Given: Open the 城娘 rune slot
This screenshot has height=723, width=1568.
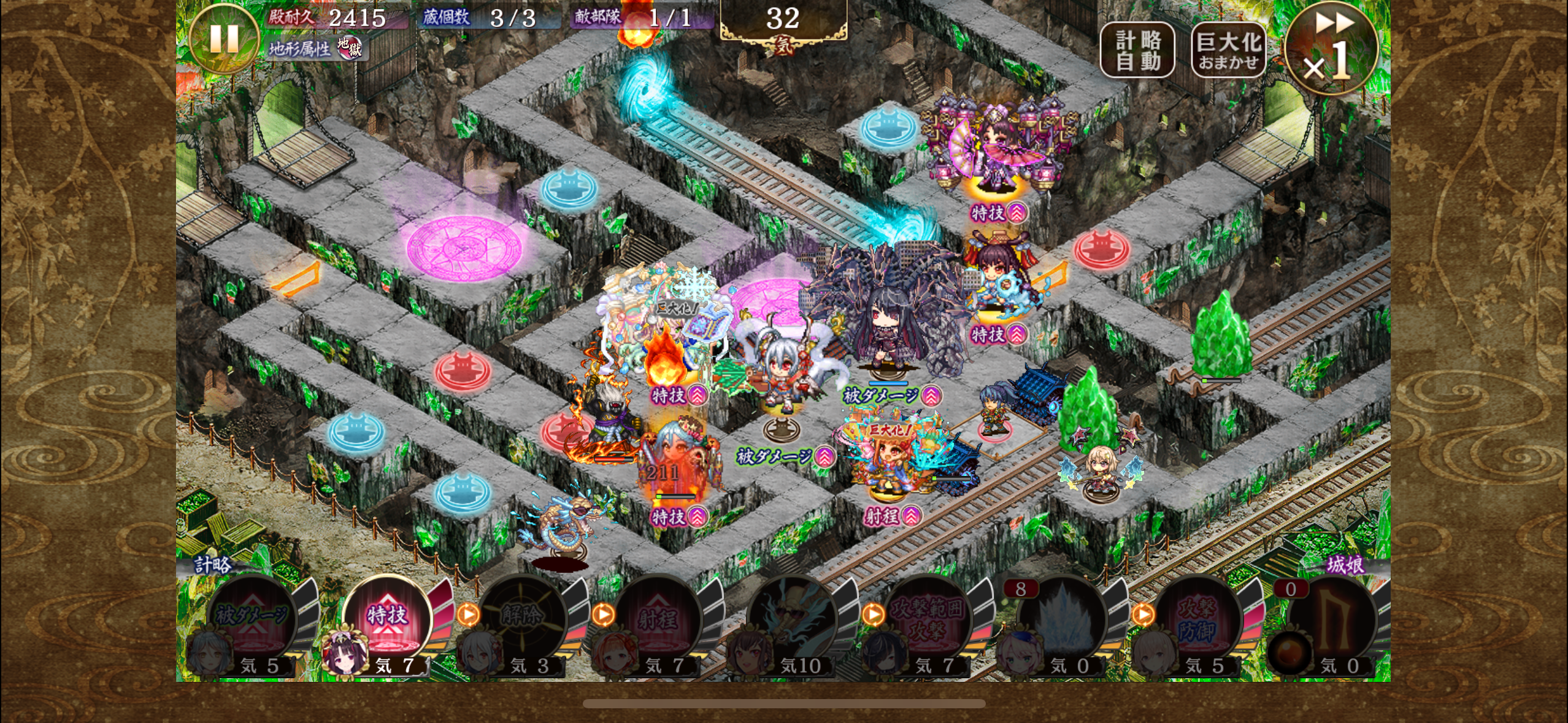Looking at the screenshot, I should 1332,619.
